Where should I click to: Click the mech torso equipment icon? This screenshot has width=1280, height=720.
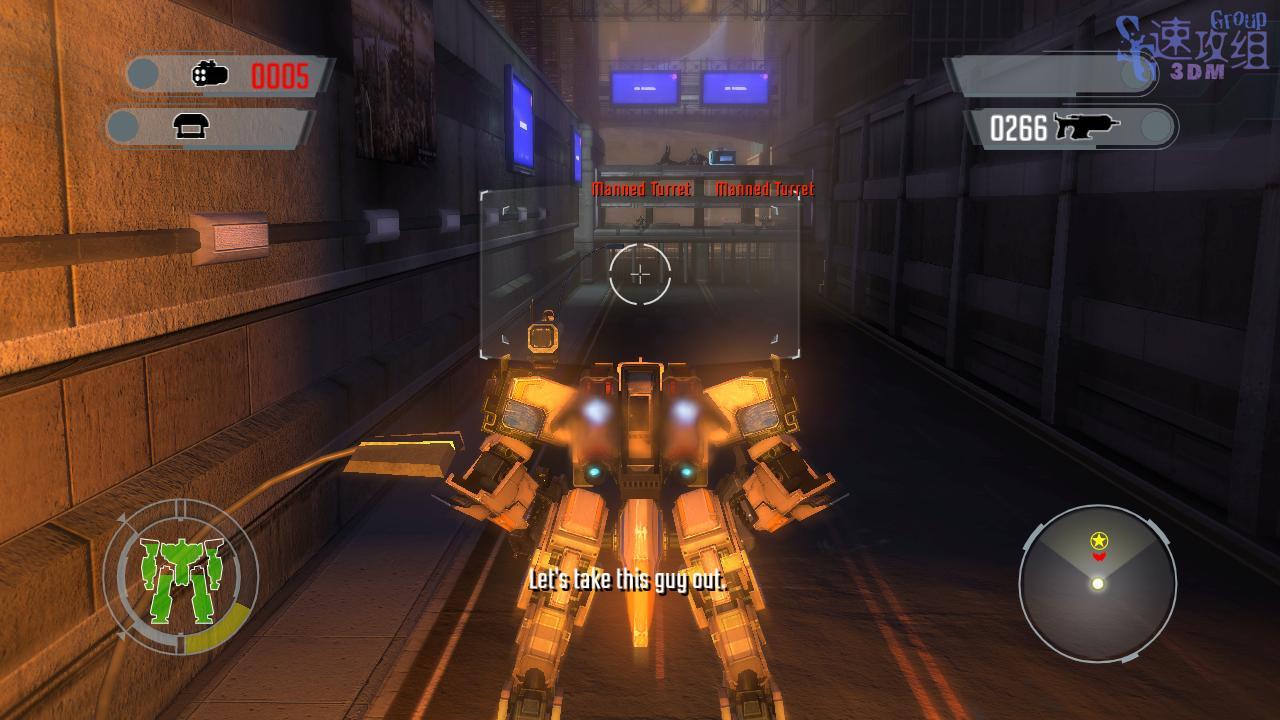pos(190,126)
